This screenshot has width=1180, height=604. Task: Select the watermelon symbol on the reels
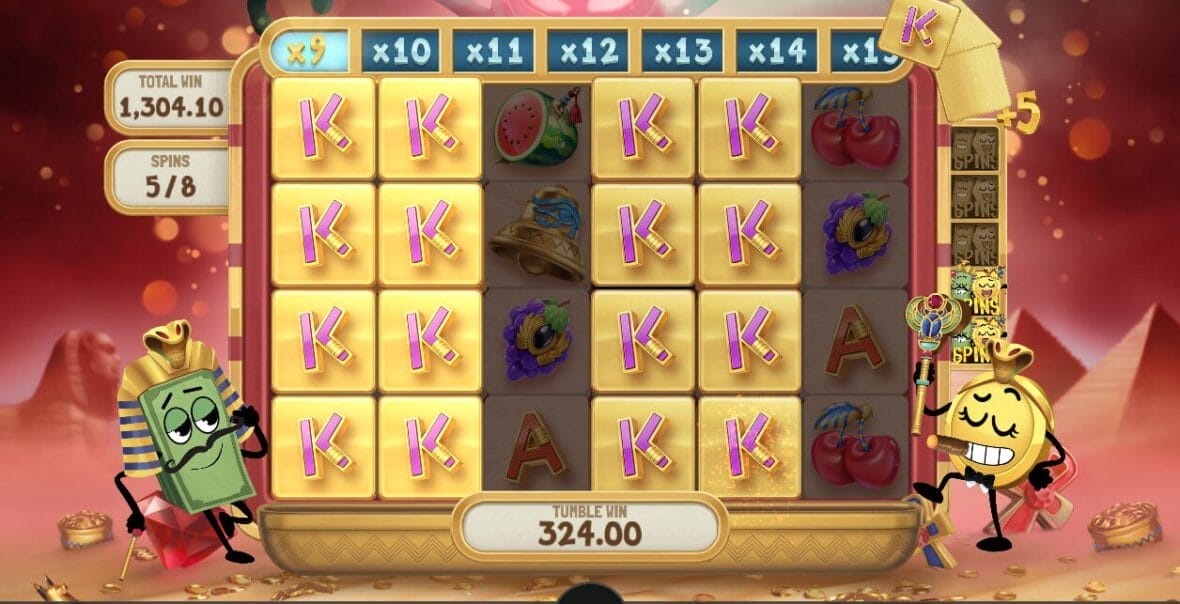point(537,127)
